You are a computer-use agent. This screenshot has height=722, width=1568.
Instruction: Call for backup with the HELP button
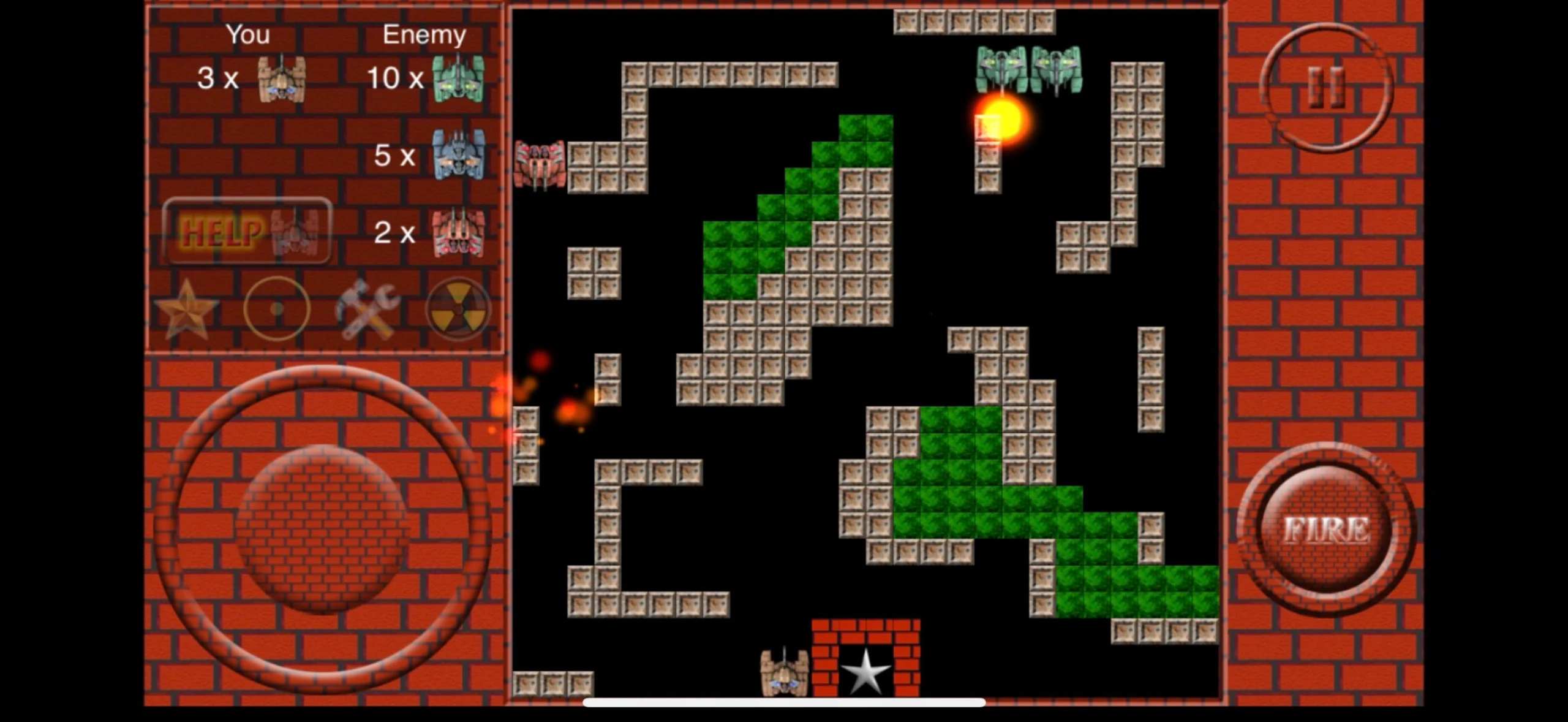point(247,231)
